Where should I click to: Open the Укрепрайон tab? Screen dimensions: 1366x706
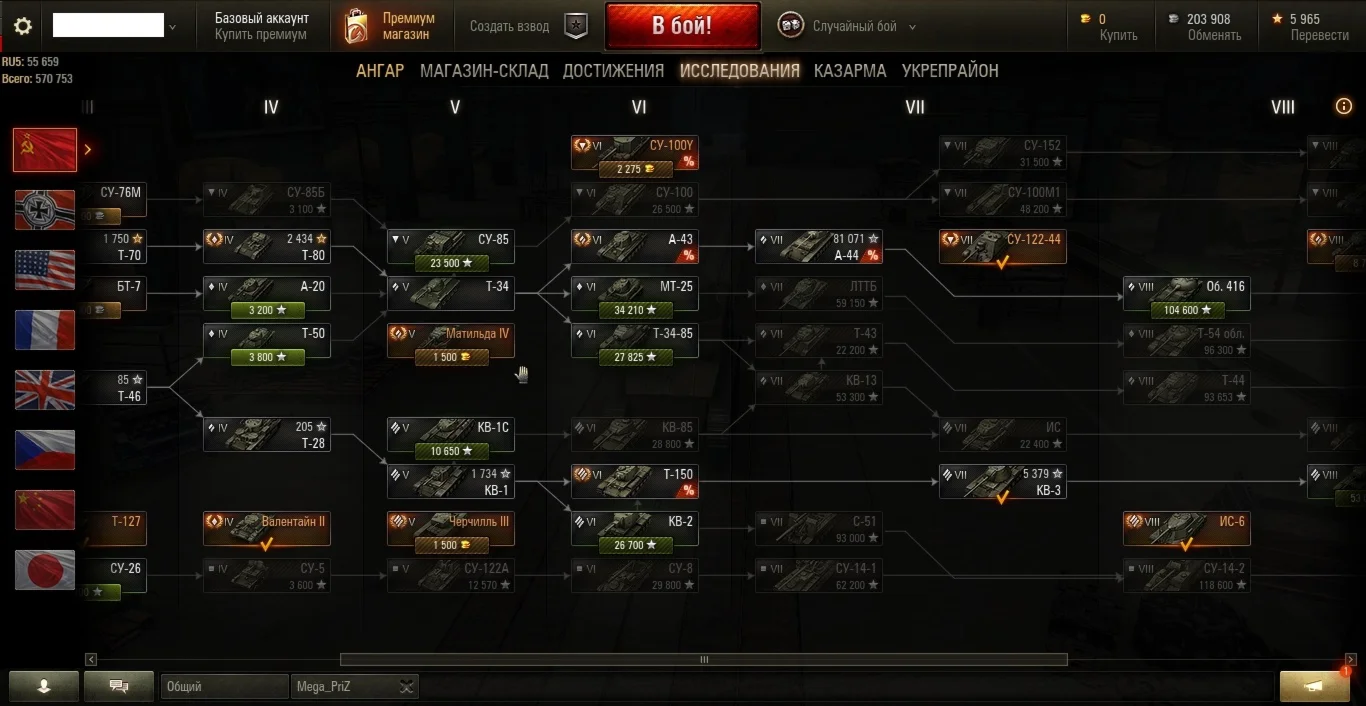coord(950,71)
